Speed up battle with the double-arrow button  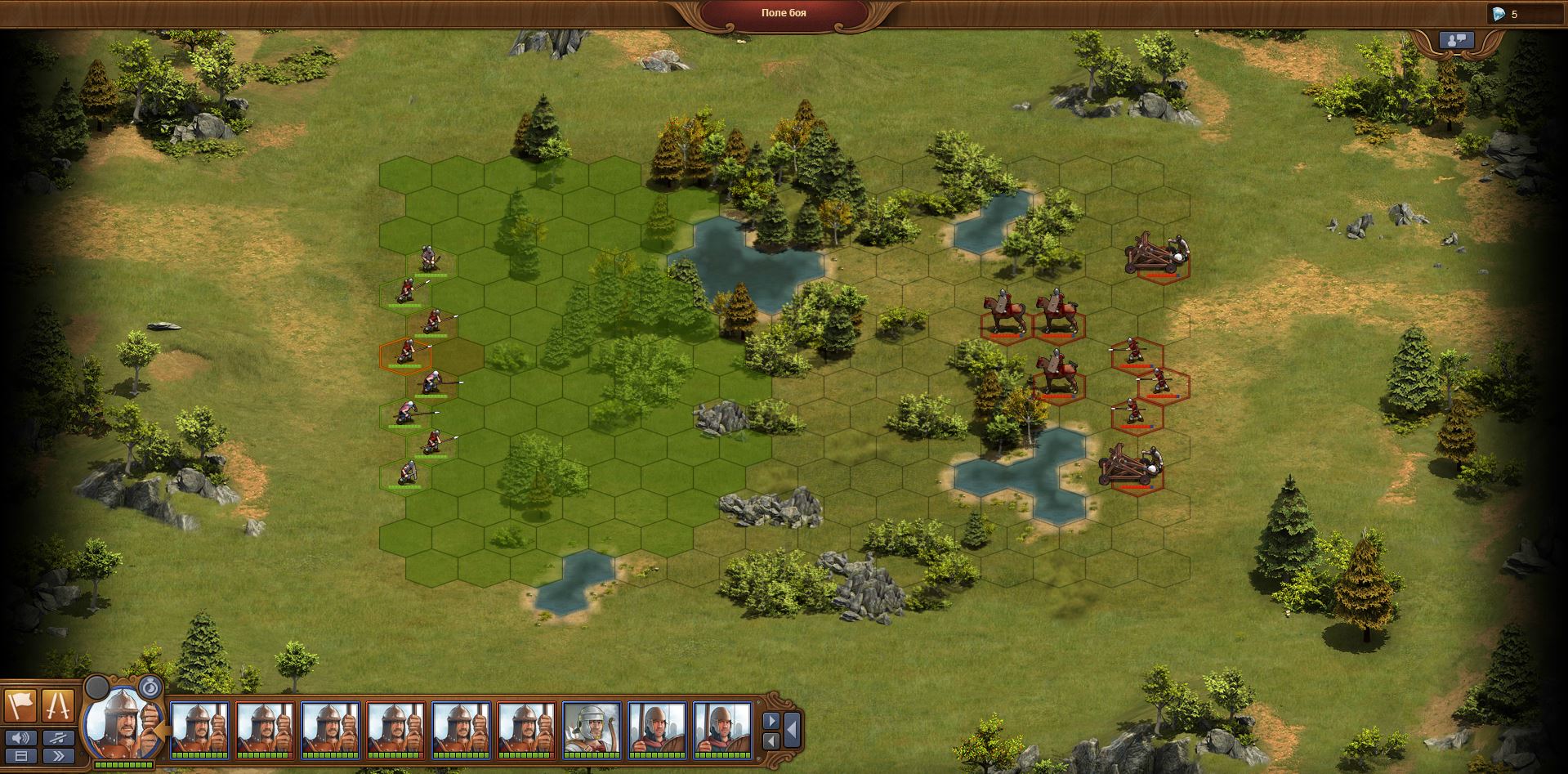[x=59, y=757]
